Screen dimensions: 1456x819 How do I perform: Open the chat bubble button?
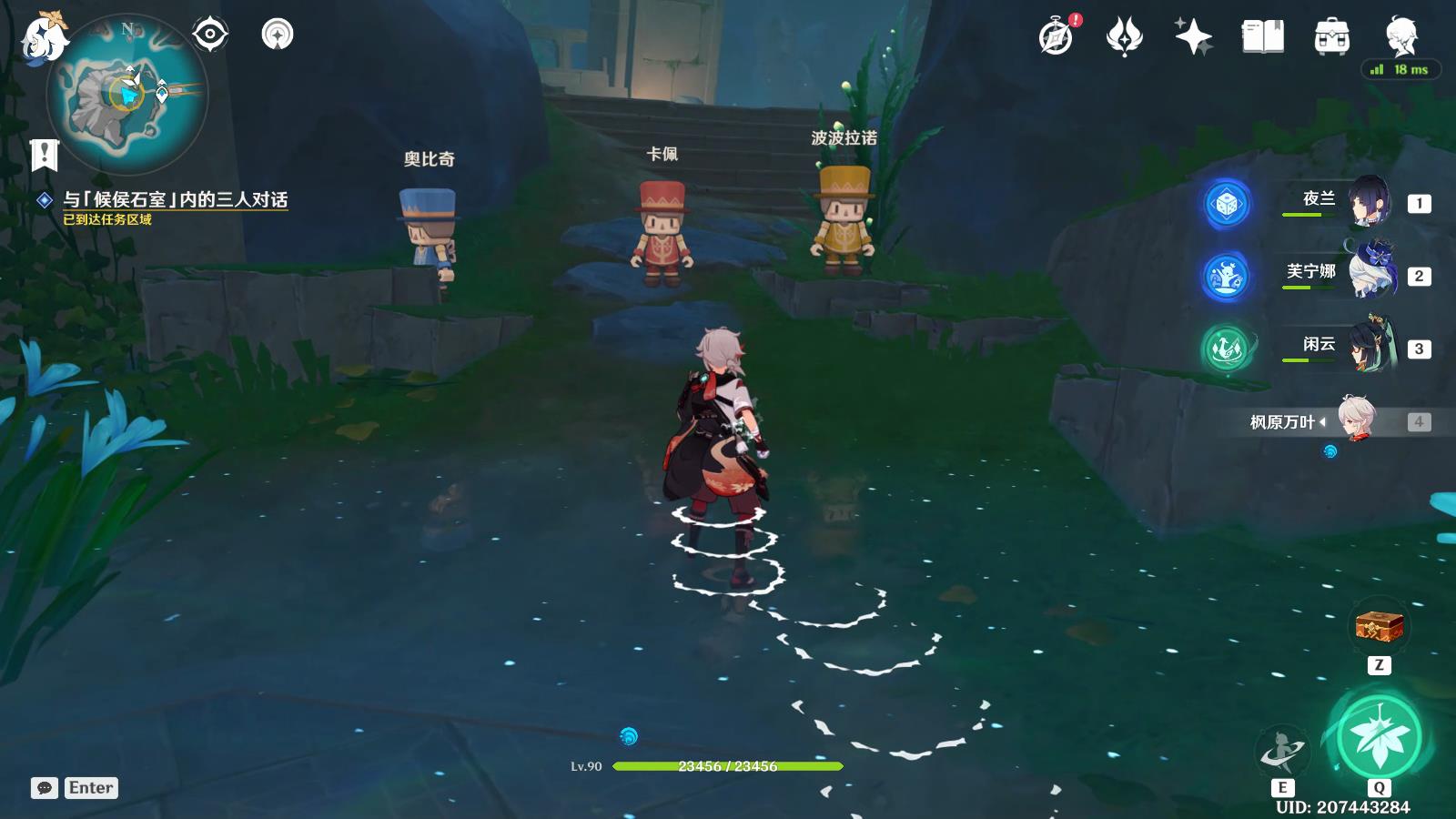point(45,788)
